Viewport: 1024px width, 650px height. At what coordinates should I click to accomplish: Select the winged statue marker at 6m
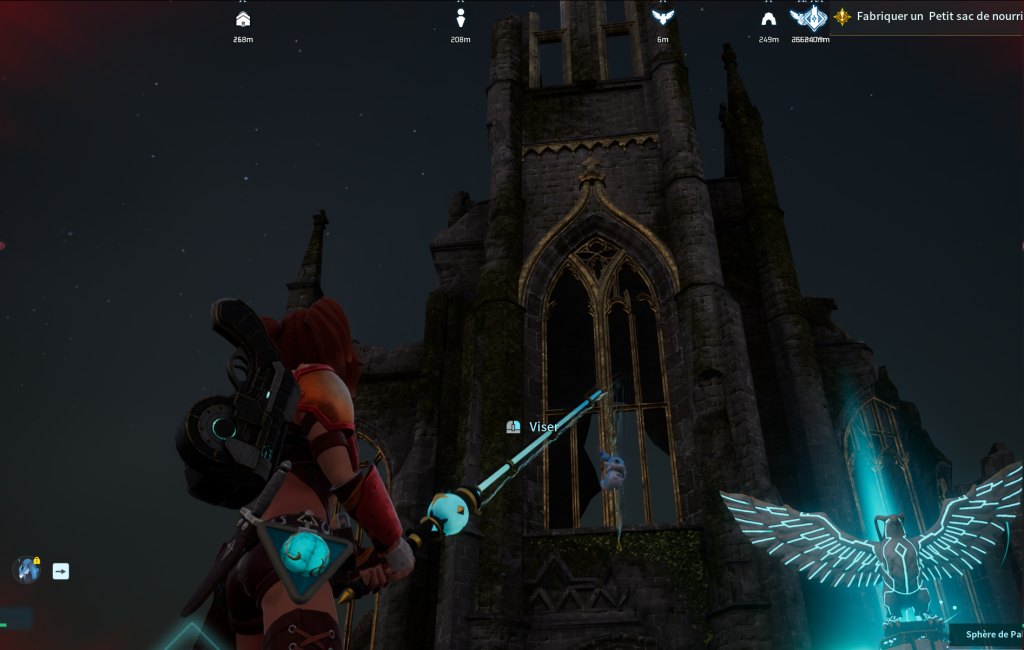click(x=662, y=18)
